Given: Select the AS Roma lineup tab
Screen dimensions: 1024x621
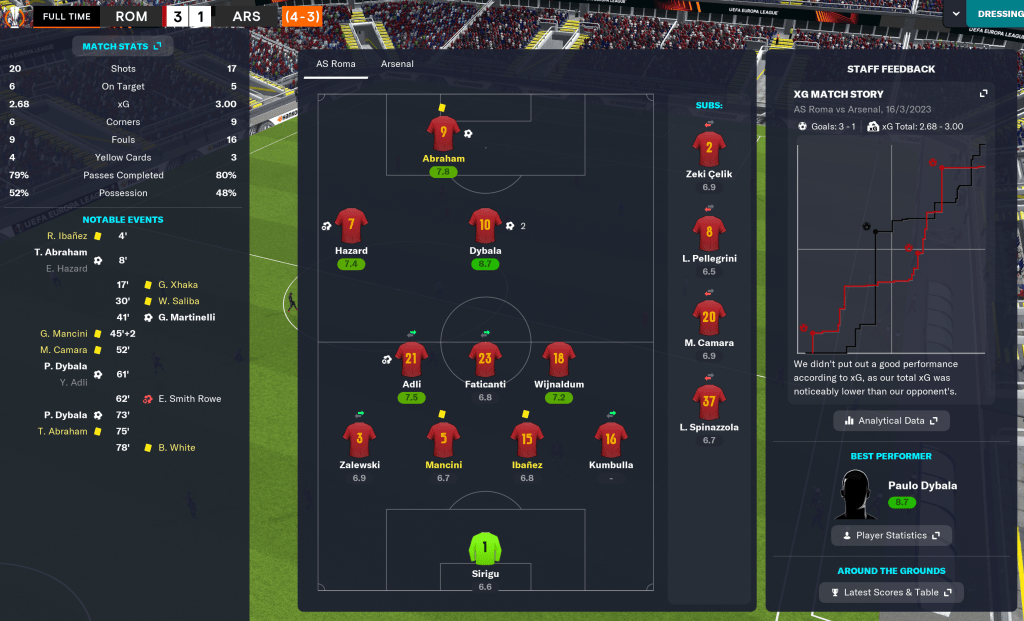Looking at the screenshot, I should click(337, 64).
